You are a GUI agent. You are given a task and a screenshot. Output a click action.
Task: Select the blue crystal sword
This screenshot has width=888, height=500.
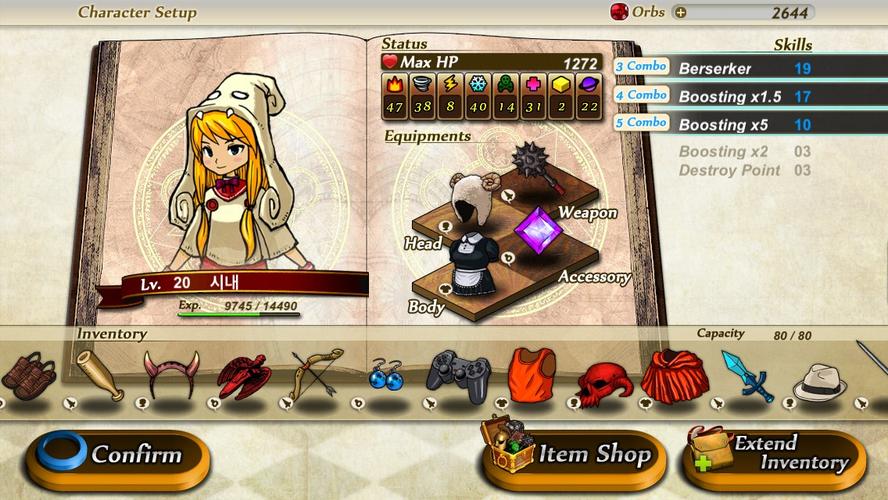click(x=747, y=376)
